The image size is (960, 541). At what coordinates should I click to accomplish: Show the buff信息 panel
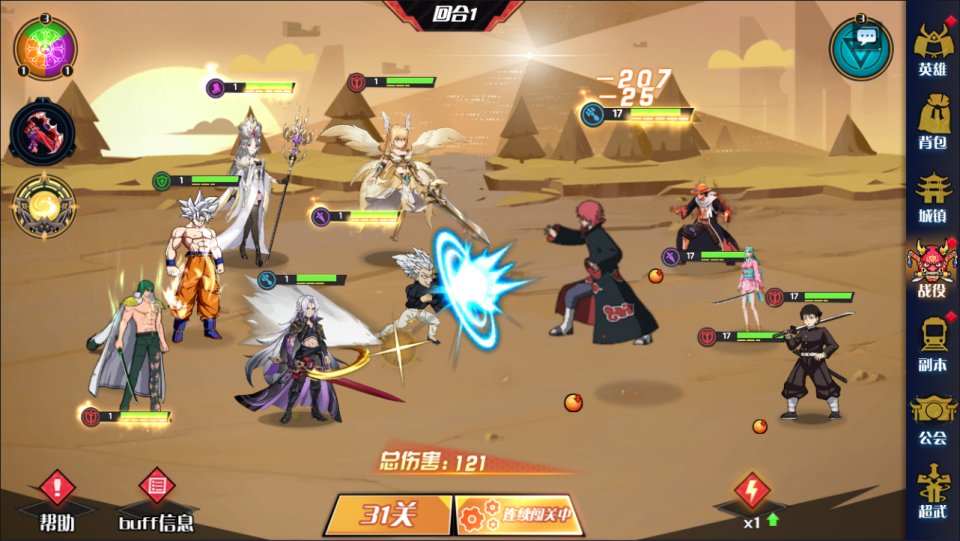tap(156, 500)
